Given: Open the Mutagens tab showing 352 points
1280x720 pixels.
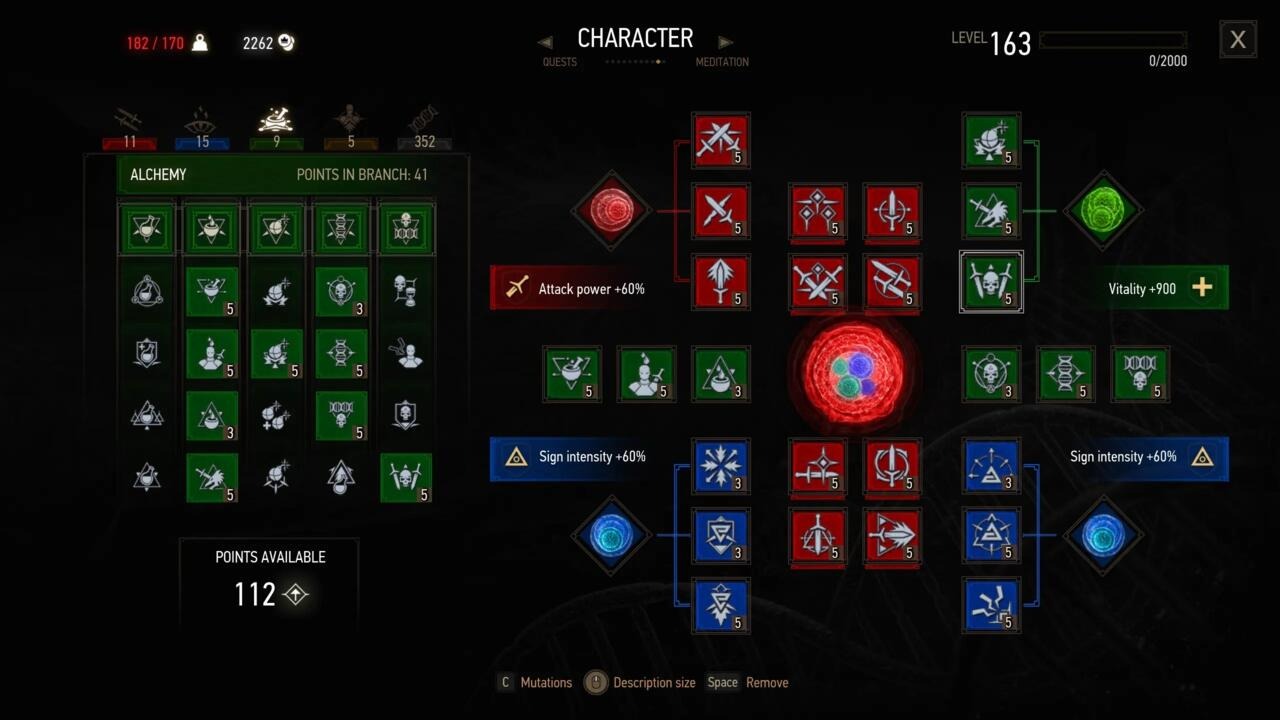Looking at the screenshot, I should coord(423,118).
